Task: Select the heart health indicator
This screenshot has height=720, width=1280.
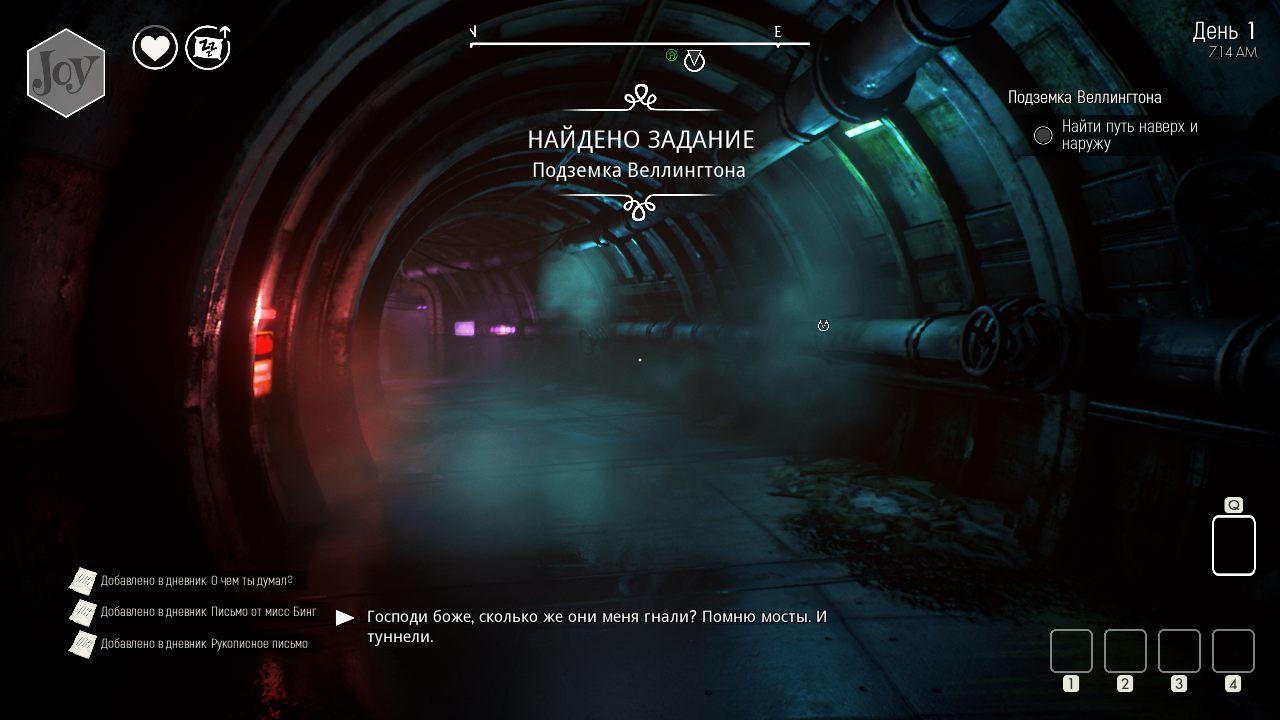Action: tap(155, 46)
